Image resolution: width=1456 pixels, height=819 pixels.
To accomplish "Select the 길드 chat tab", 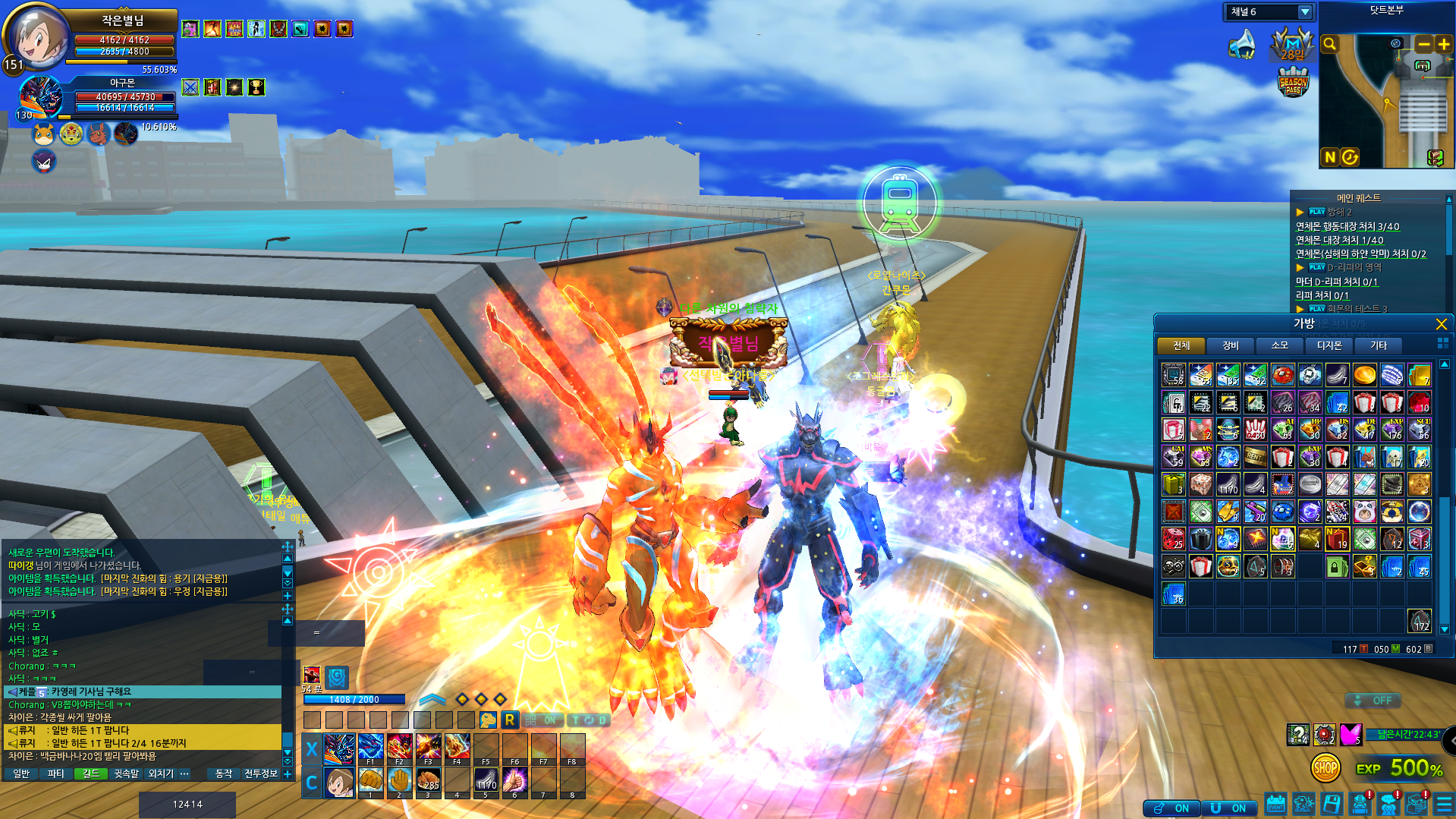I will point(90,773).
